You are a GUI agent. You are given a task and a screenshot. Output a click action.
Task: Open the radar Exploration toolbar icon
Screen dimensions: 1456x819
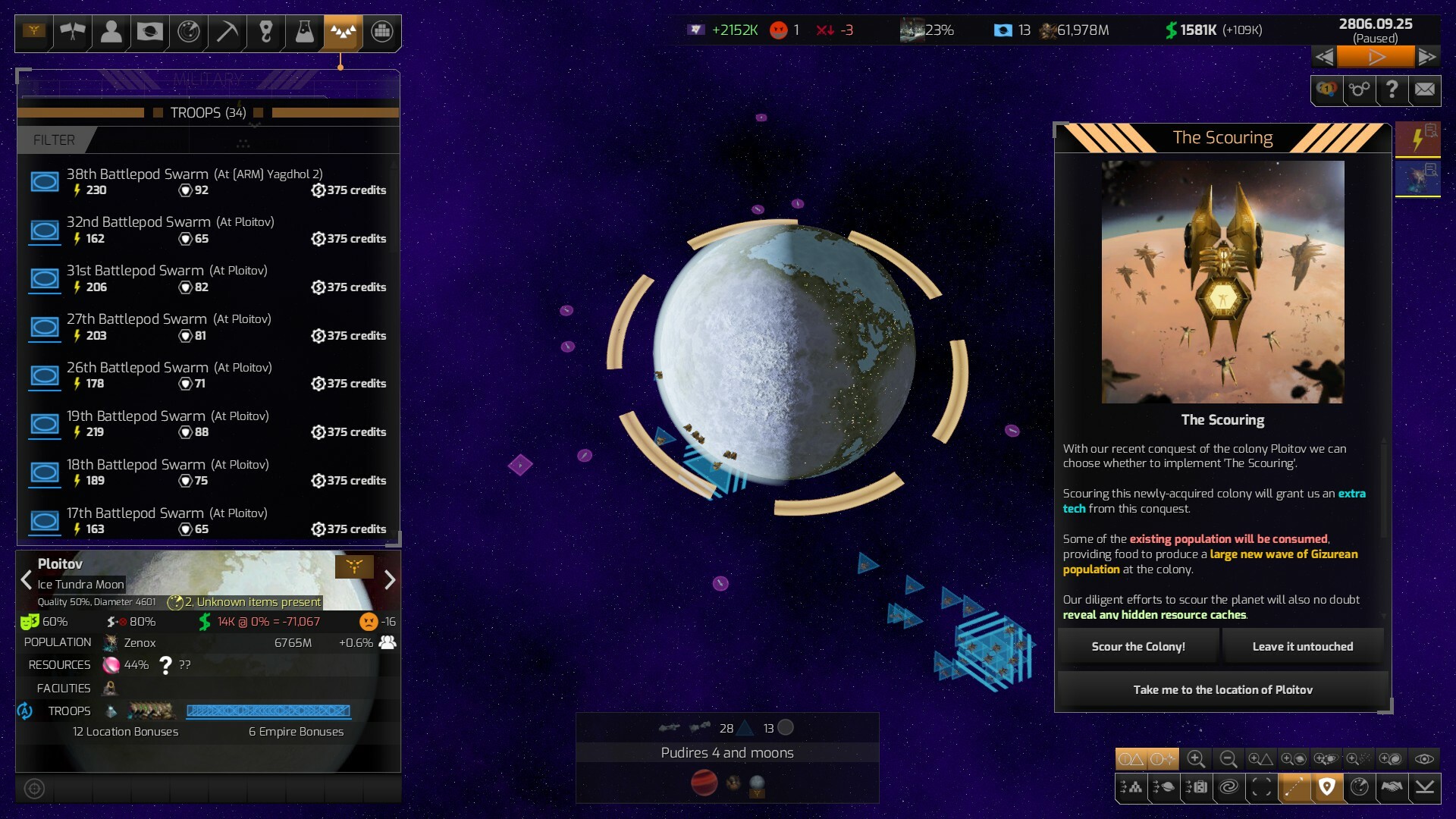pyautogui.click(x=188, y=33)
